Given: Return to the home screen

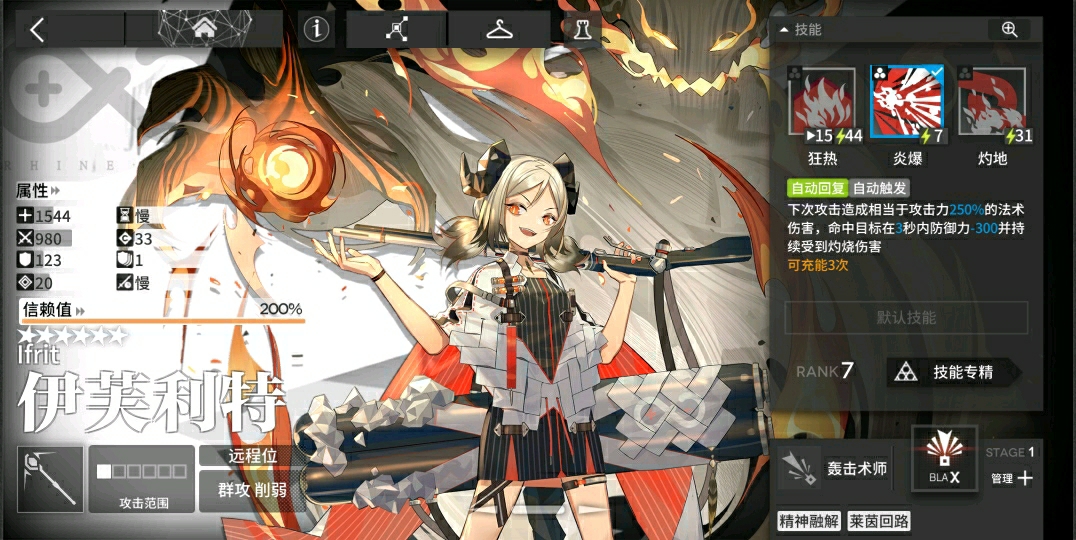Looking at the screenshot, I should (x=204, y=29).
